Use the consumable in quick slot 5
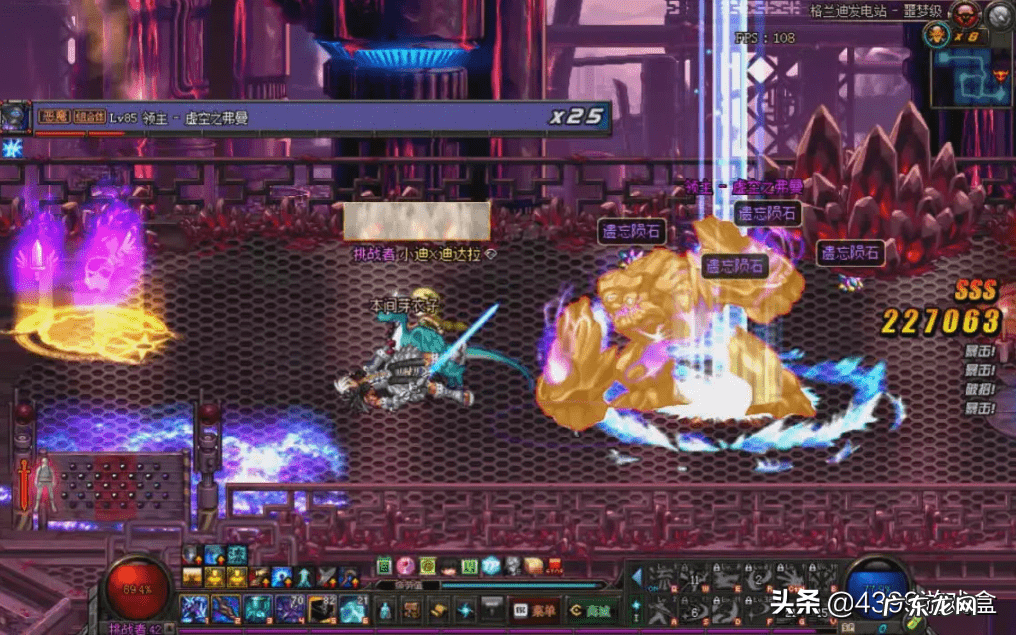The width and height of the screenshot is (1016, 635). pyautogui.click(x=322, y=607)
